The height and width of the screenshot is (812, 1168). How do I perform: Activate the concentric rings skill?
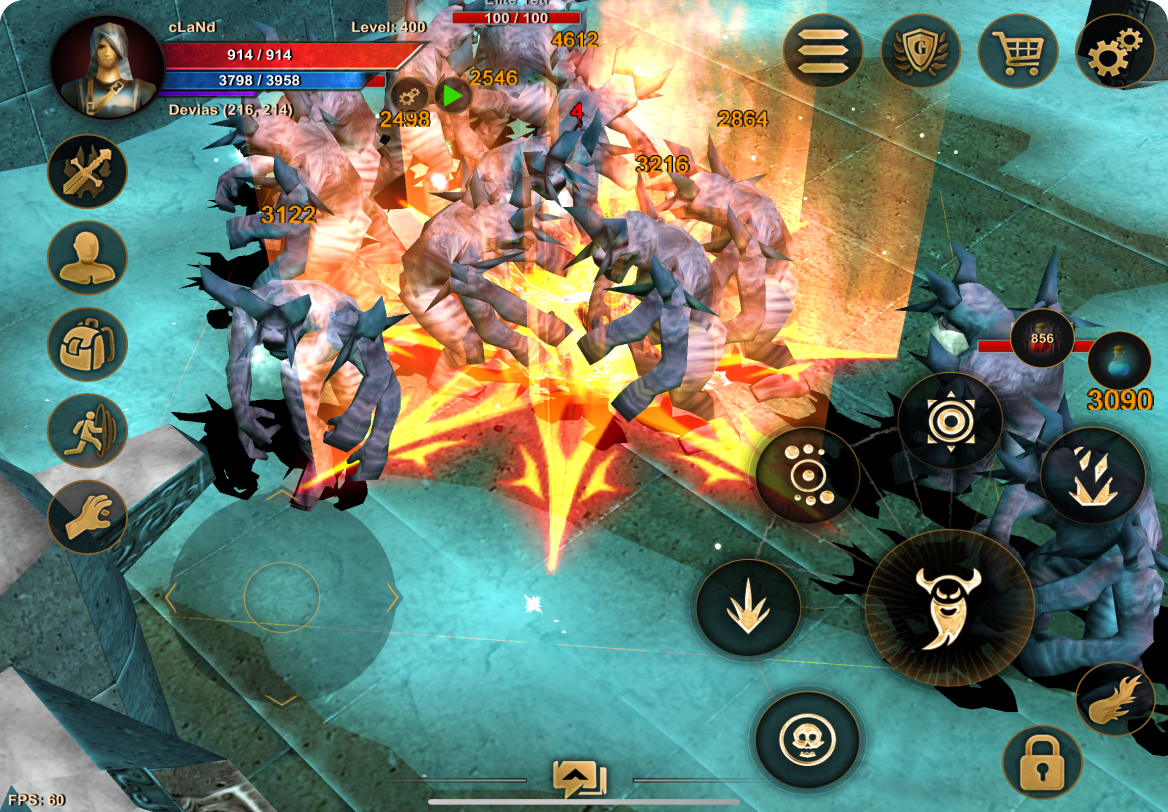(949, 421)
